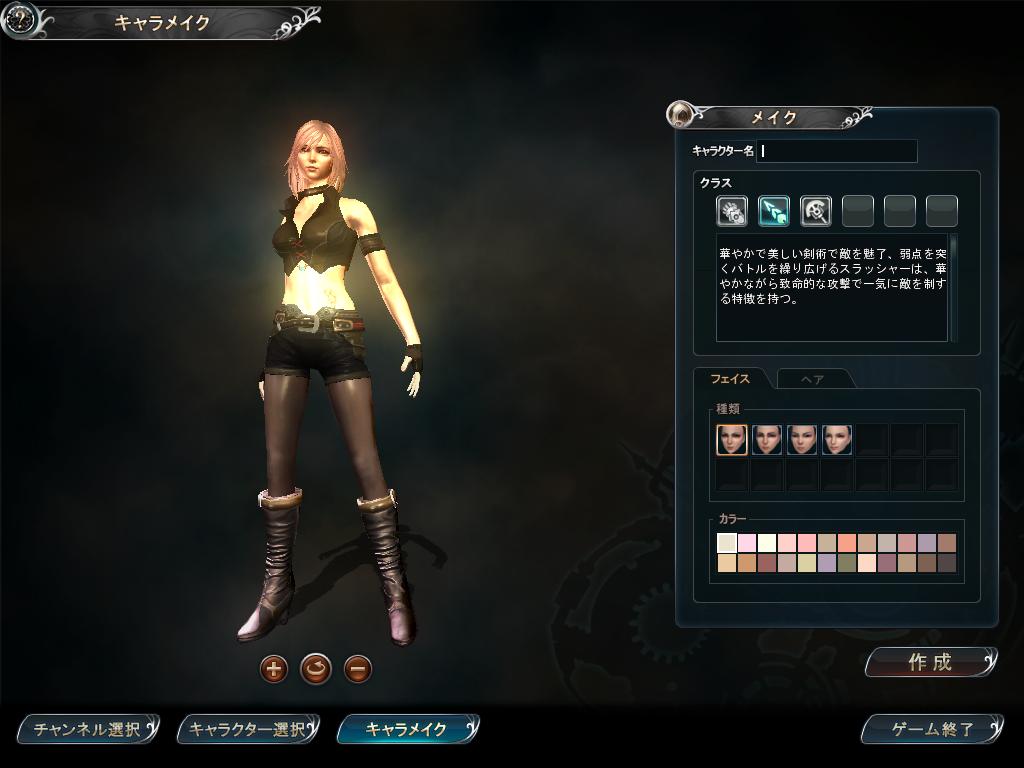Choose the highlighted blade Slasher class icon
This screenshot has width=1024, height=768.
774,211
